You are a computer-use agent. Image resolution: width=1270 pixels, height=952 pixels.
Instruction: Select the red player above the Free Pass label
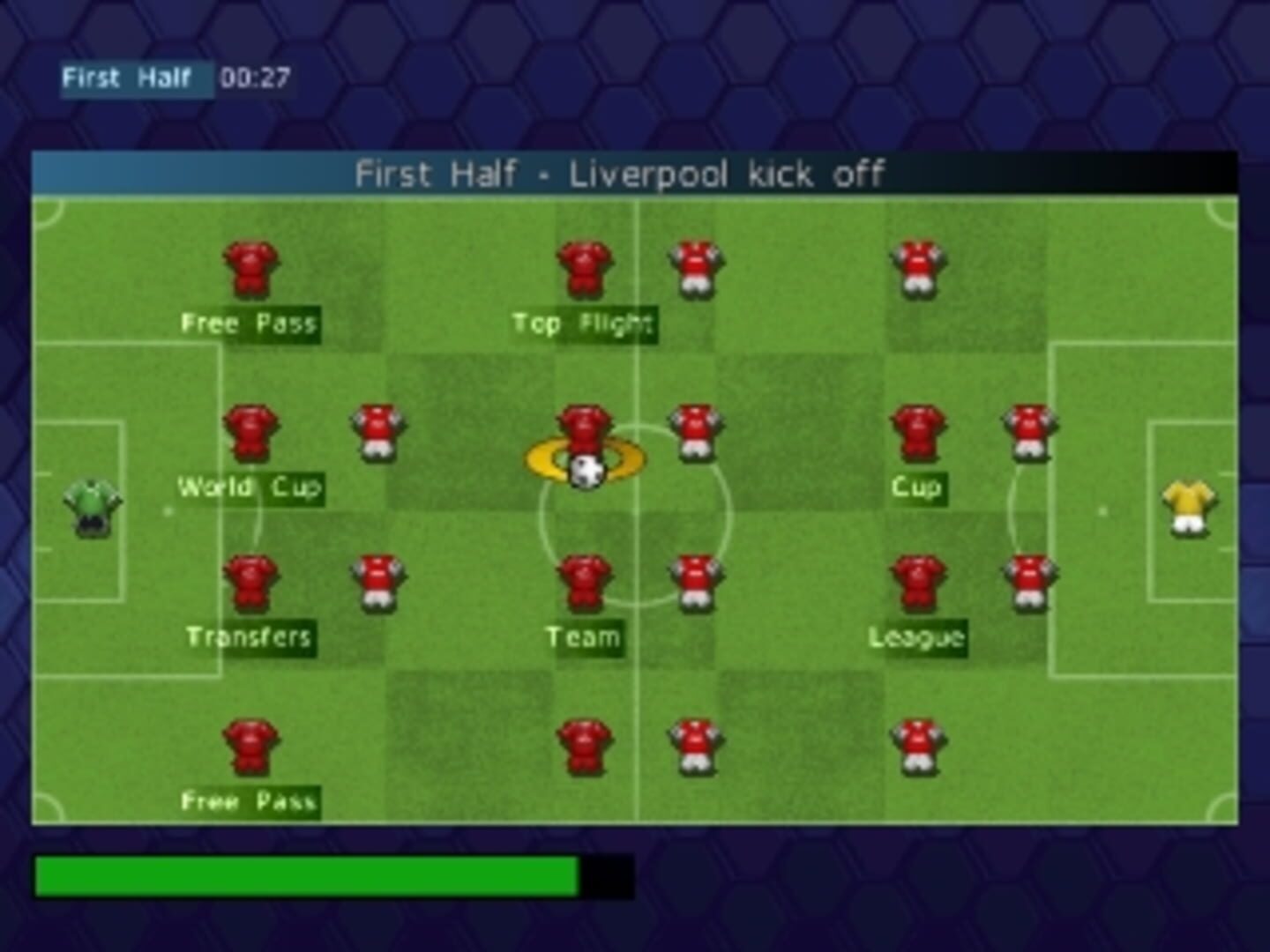click(x=250, y=270)
